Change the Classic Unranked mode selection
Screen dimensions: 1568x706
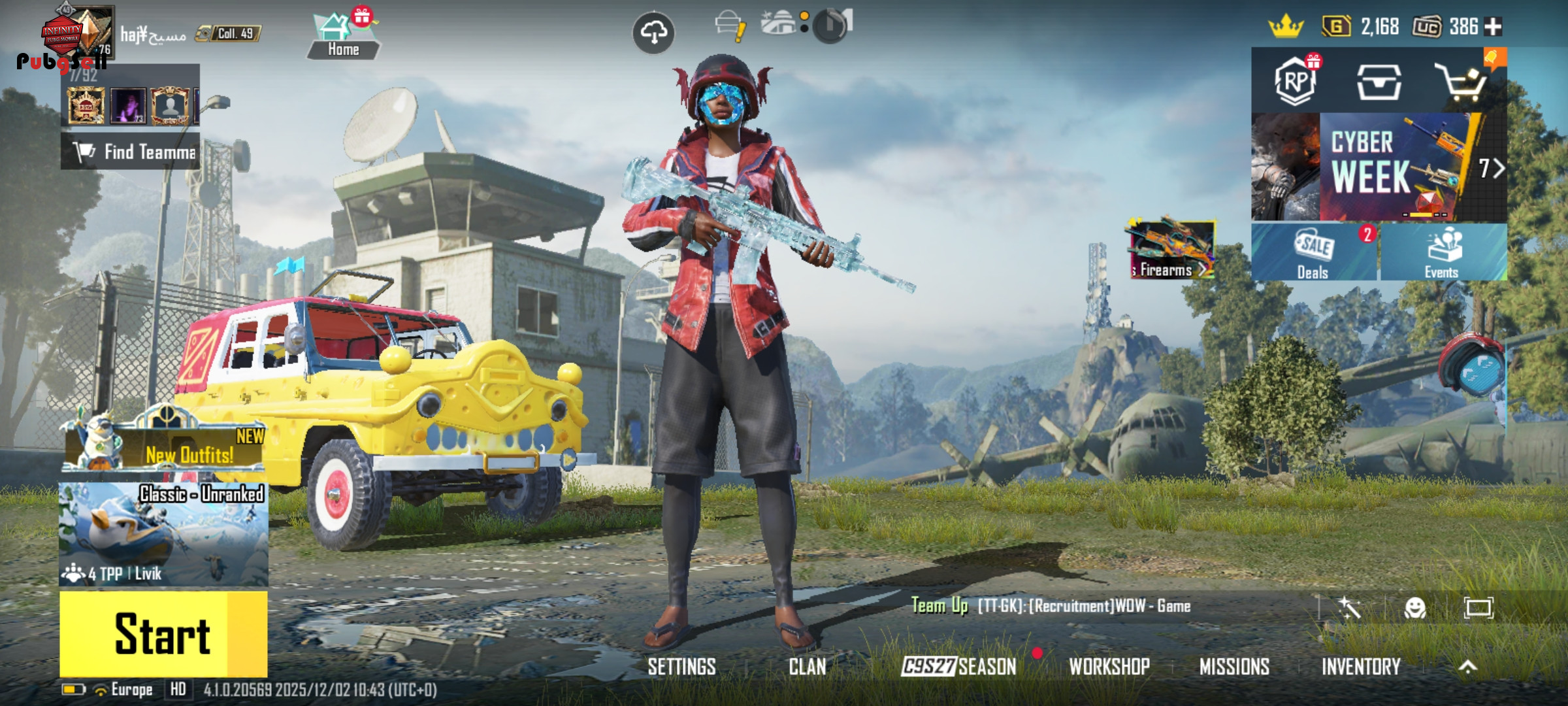163,534
